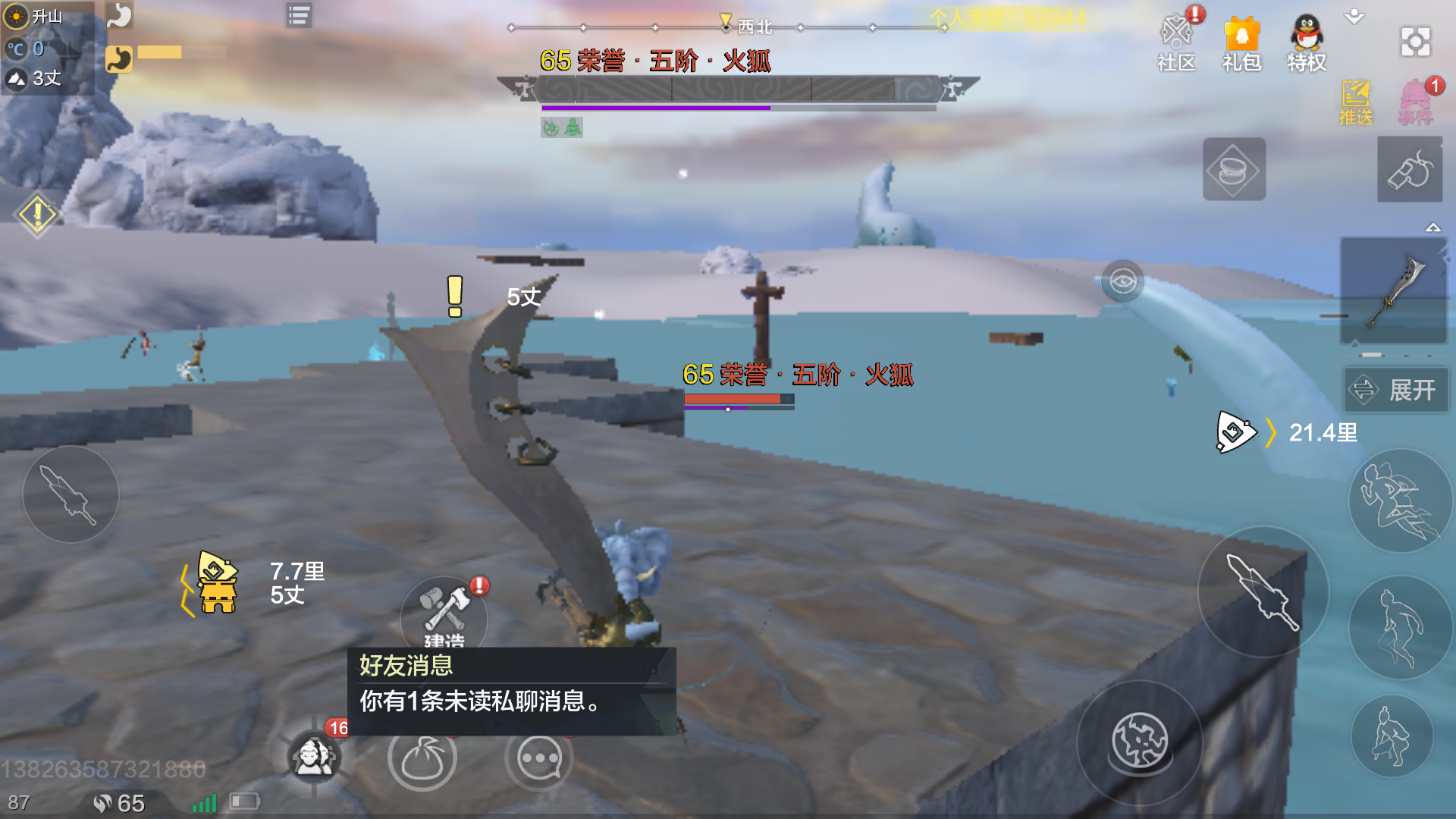The height and width of the screenshot is (819, 1456).
Task: Open the list menu icon
Action: (x=299, y=15)
